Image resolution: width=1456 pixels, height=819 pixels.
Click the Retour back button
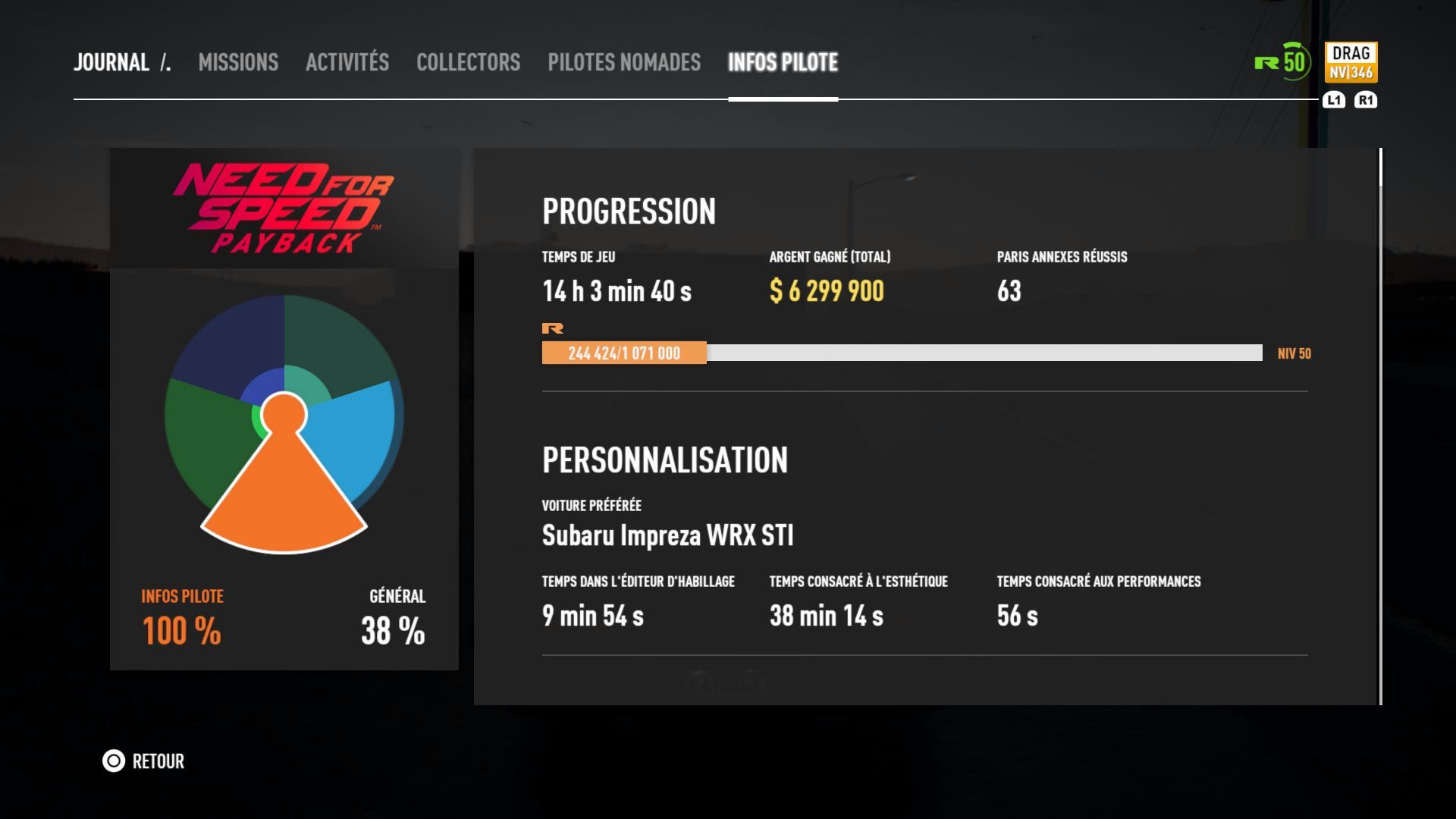[x=144, y=761]
